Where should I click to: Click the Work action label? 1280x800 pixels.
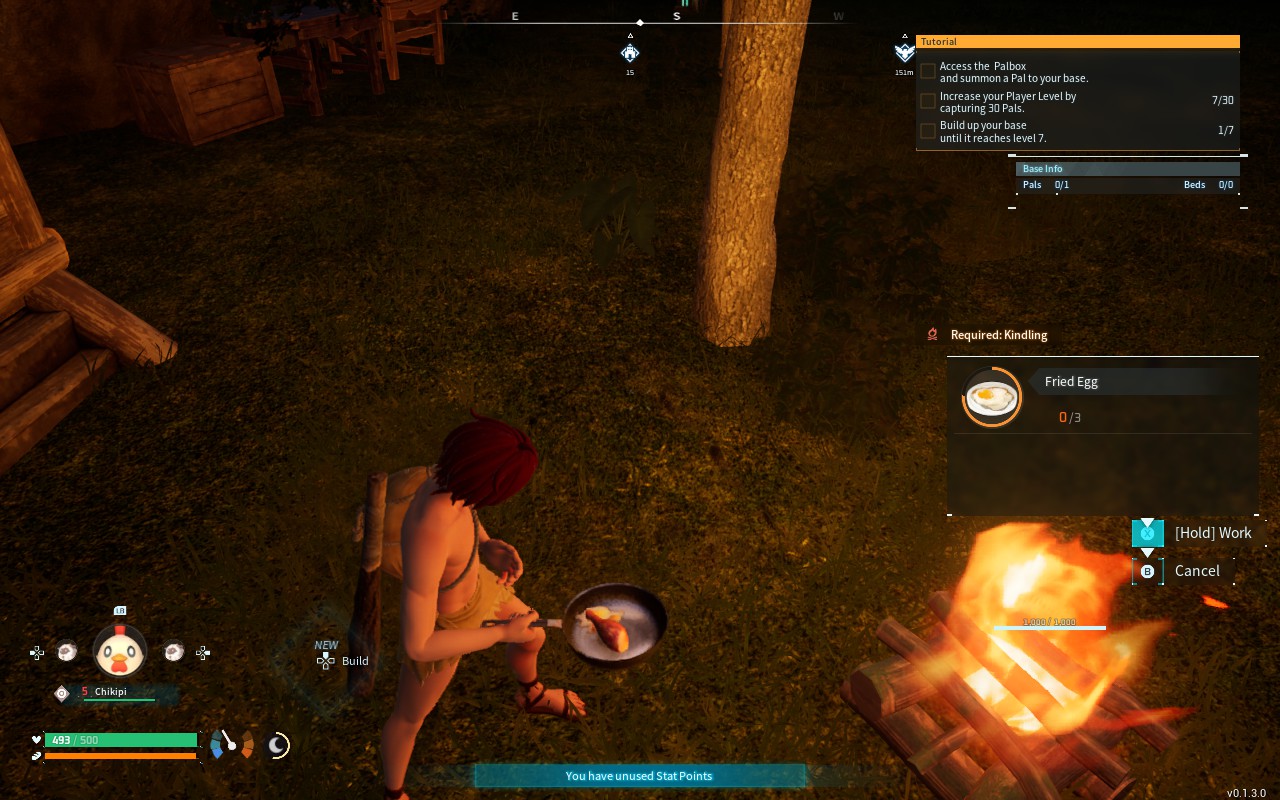click(1212, 533)
